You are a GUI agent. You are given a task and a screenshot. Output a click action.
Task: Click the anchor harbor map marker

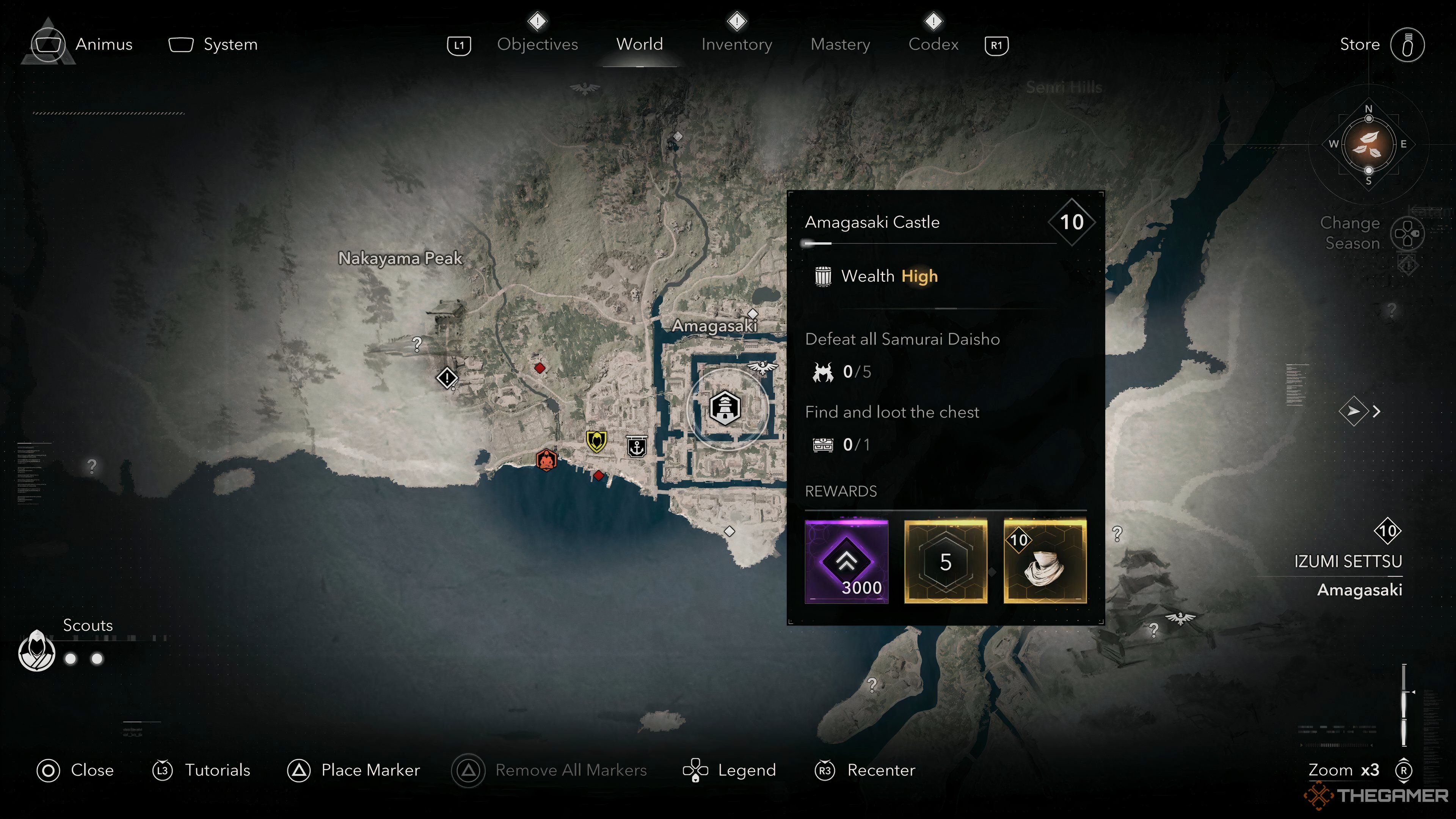click(637, 447)
